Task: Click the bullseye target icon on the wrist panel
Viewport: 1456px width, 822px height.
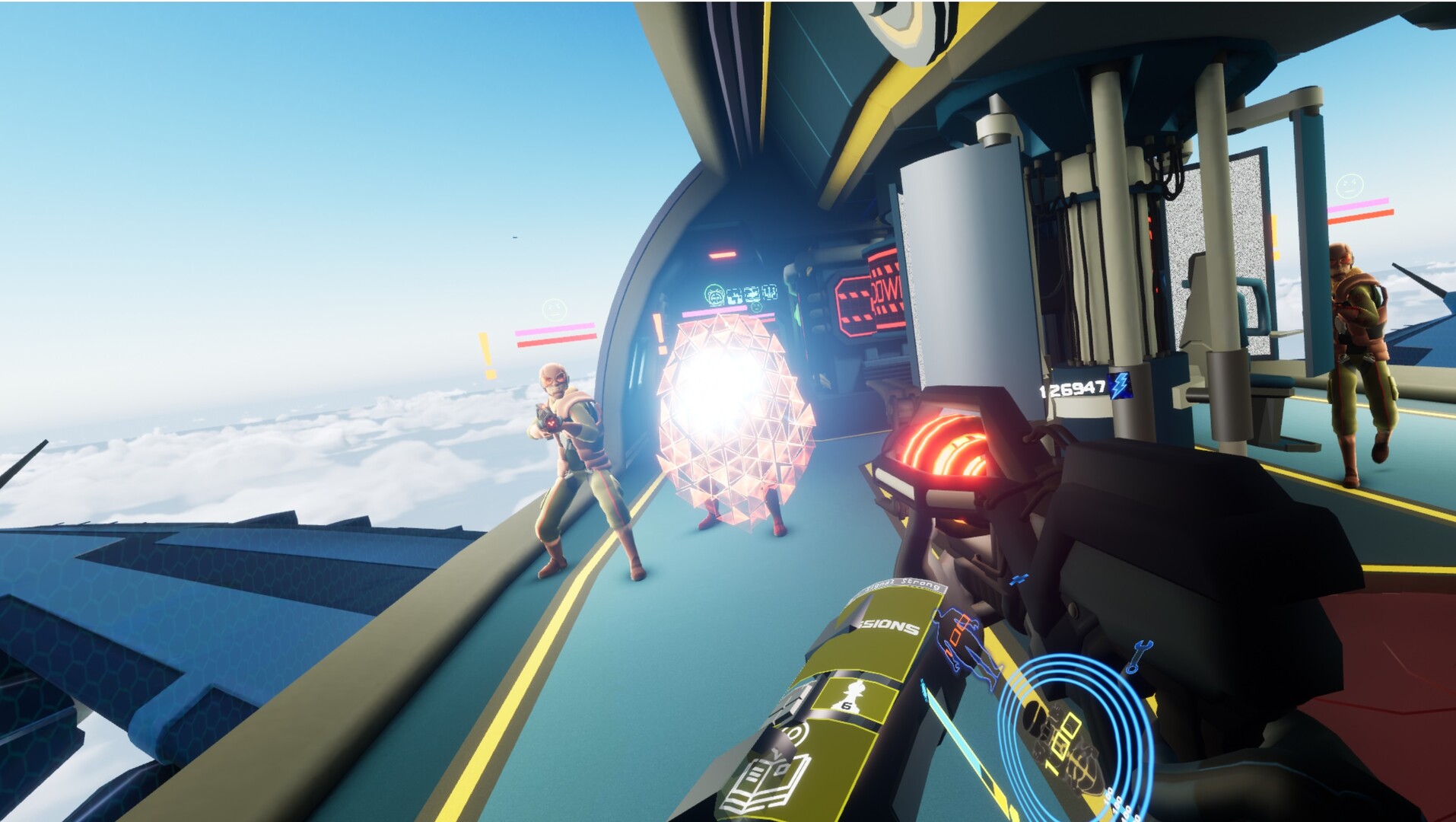Action: (793, 733)
